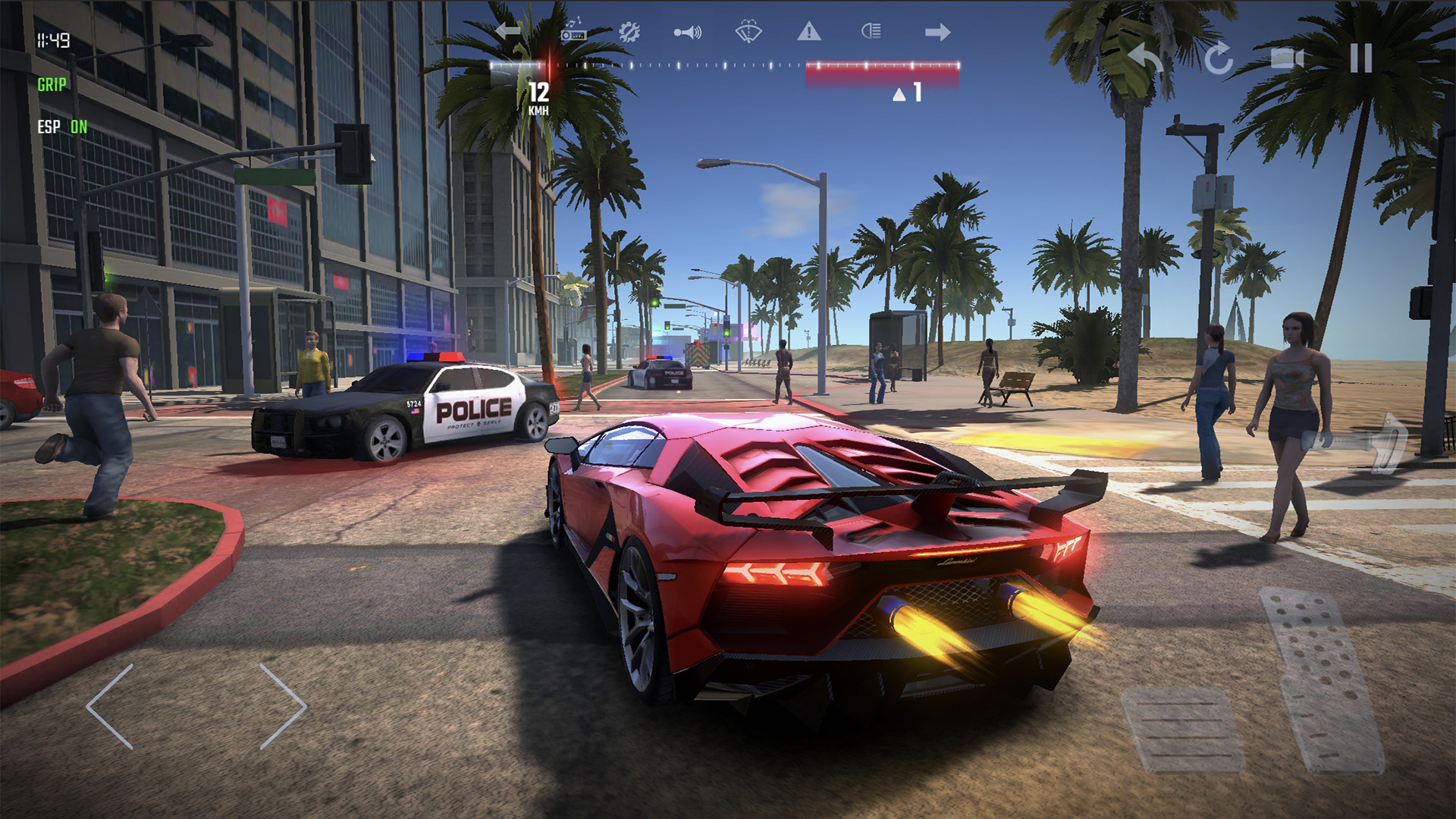Activate the windshield wipers

[747, 32]
